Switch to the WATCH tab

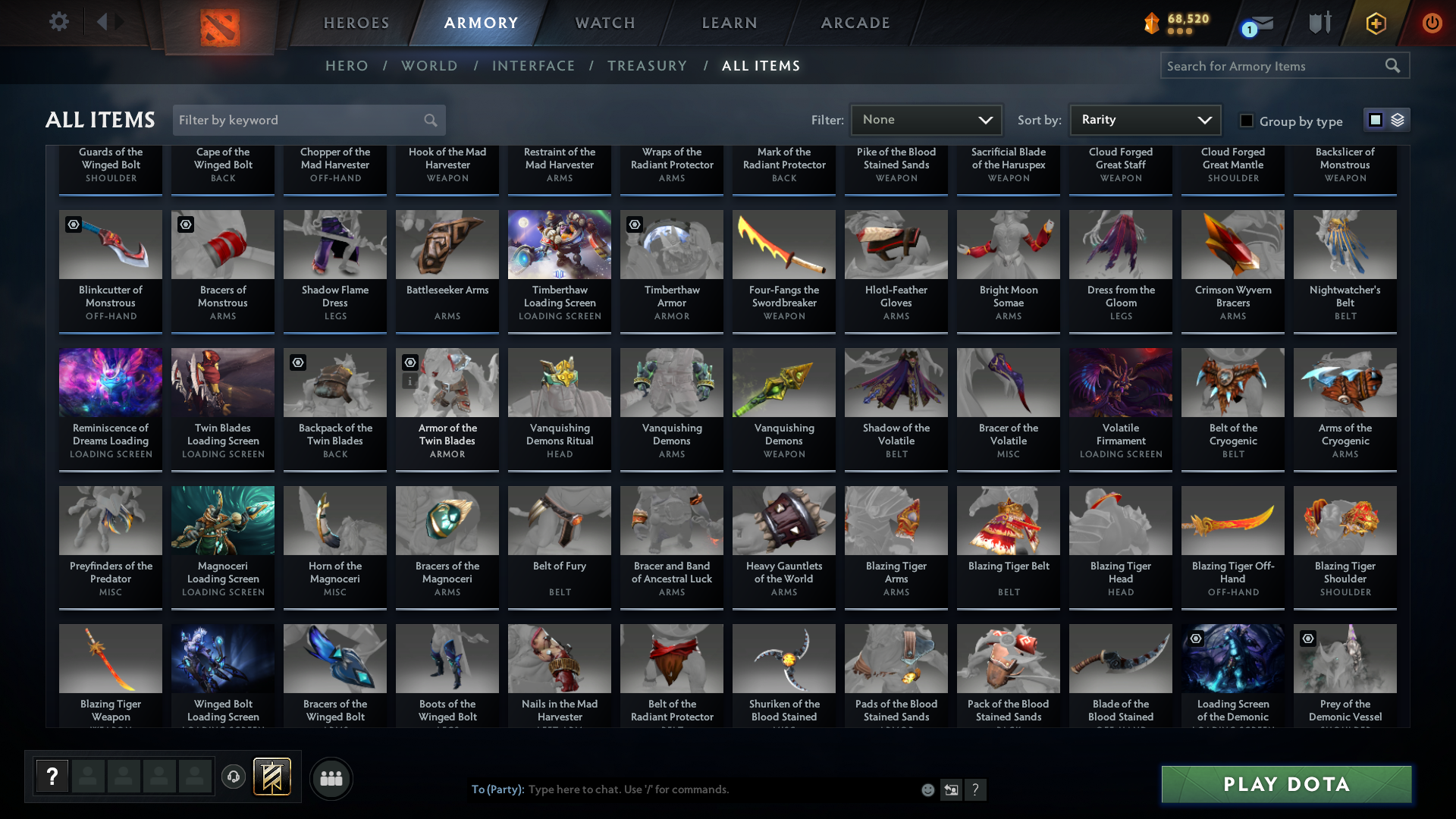pyautogui.click(x=604, y=23)
